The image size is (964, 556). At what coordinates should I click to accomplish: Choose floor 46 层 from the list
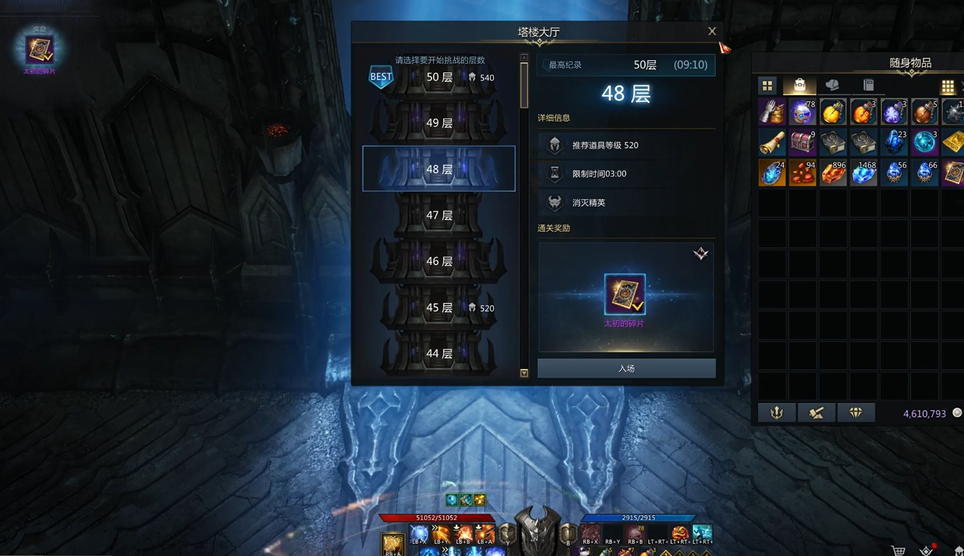439,261
